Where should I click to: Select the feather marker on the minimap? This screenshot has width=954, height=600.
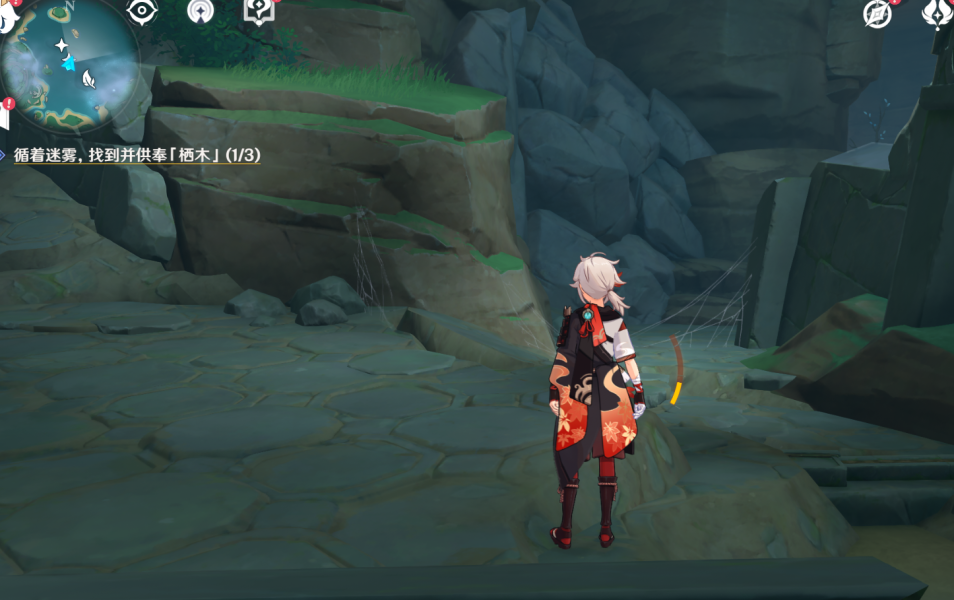tap(88, 79)
